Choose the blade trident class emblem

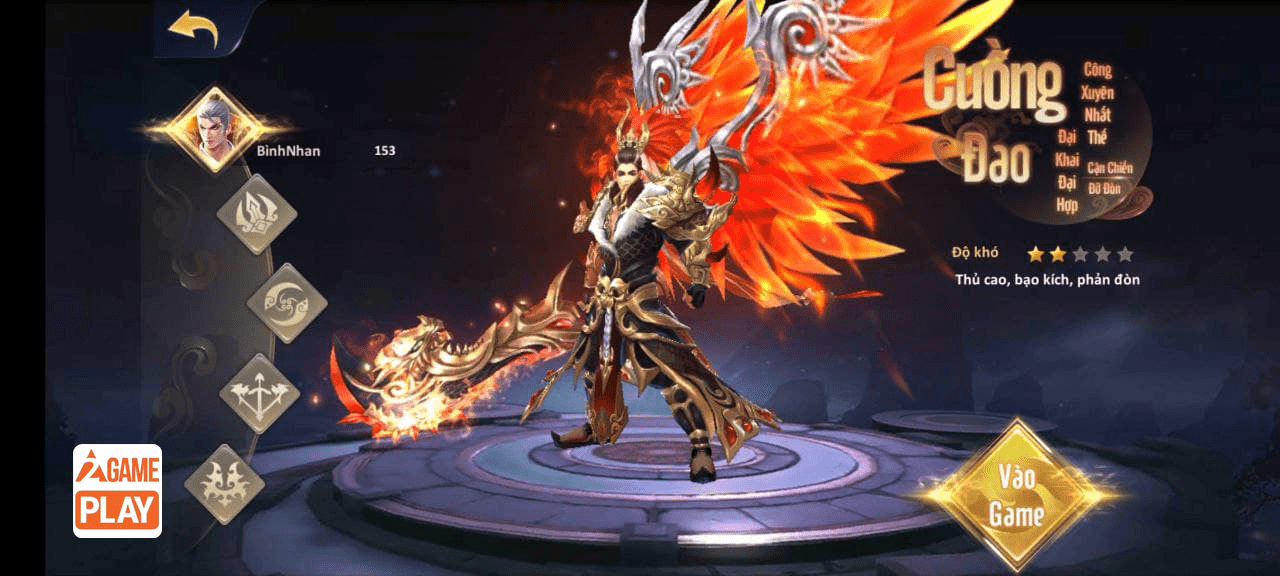tap(256, 214)
